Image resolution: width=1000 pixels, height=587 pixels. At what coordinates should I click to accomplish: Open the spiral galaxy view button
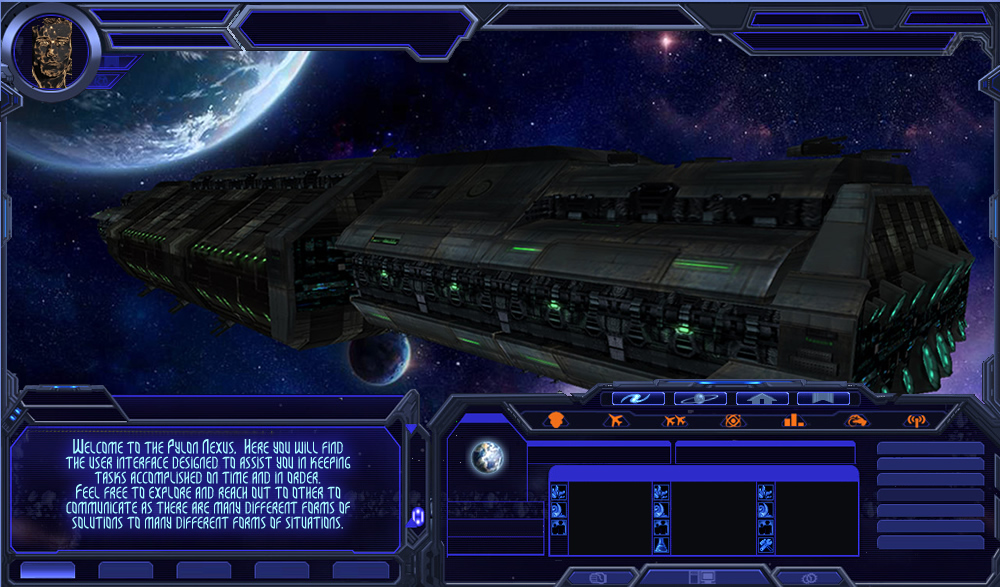638,398
